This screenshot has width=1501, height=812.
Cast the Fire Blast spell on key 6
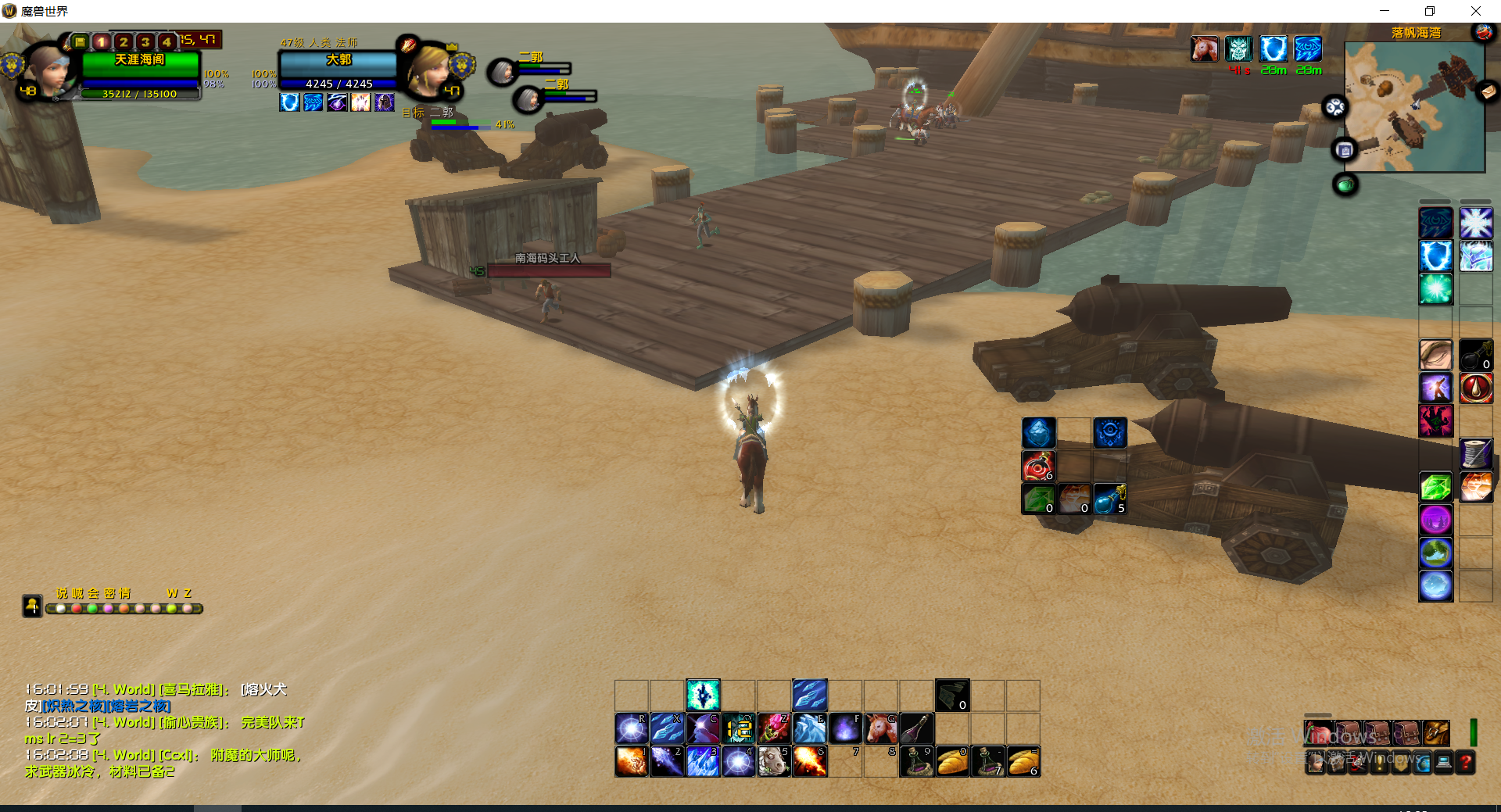(809, 761)
